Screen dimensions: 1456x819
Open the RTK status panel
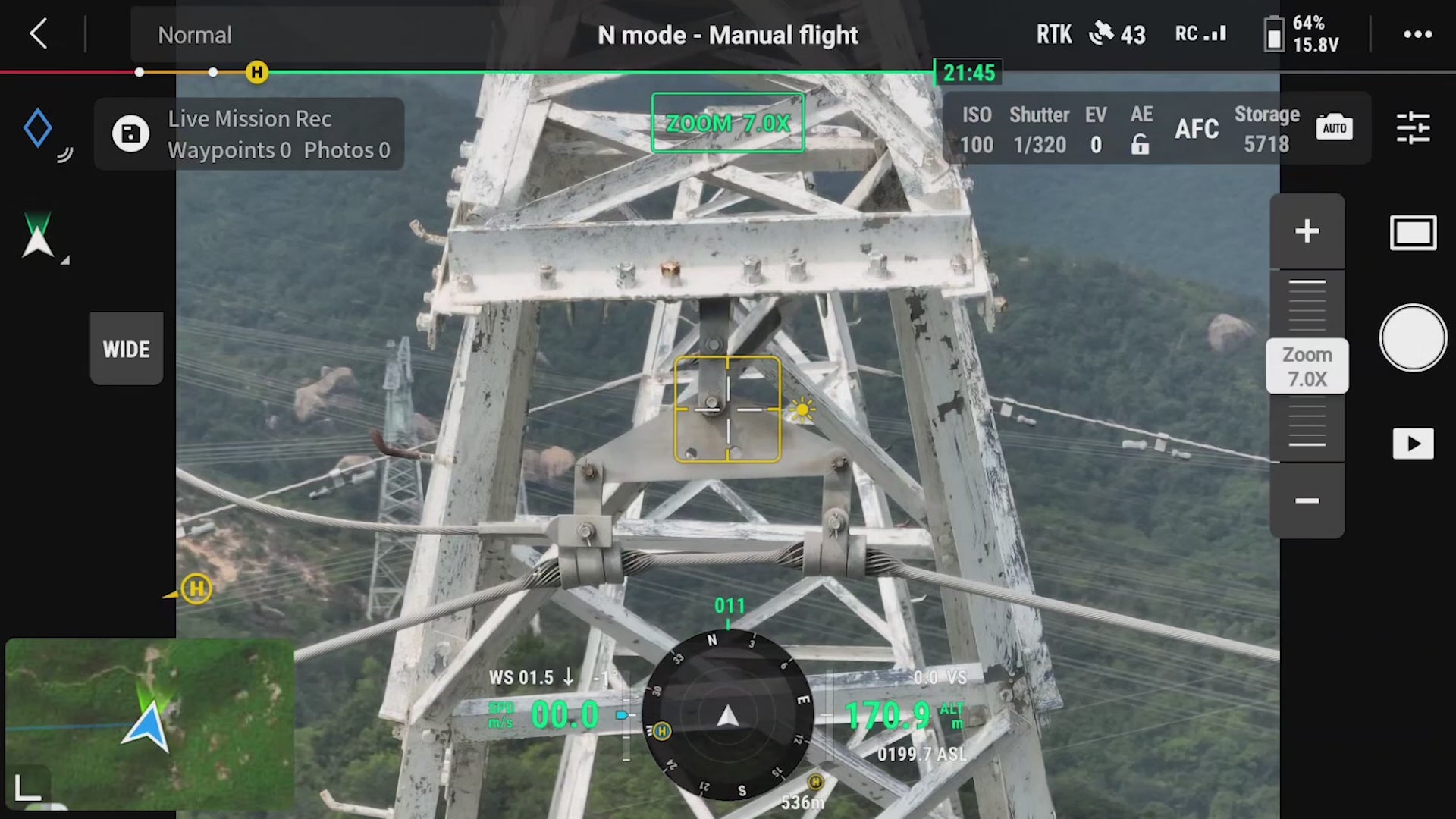(x=1054, y=34)
